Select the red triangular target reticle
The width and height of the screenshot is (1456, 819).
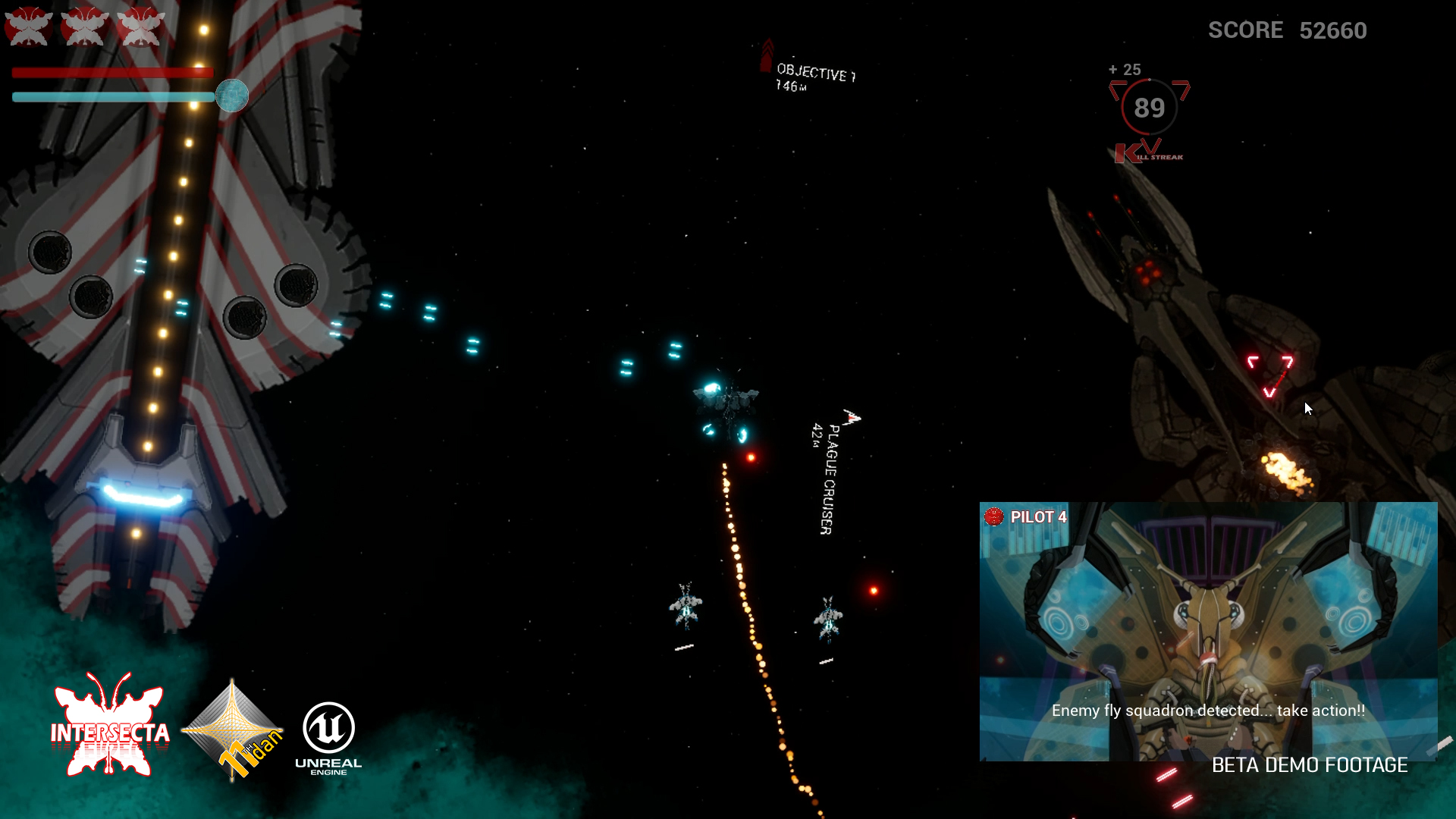(x=1270, y=375)
